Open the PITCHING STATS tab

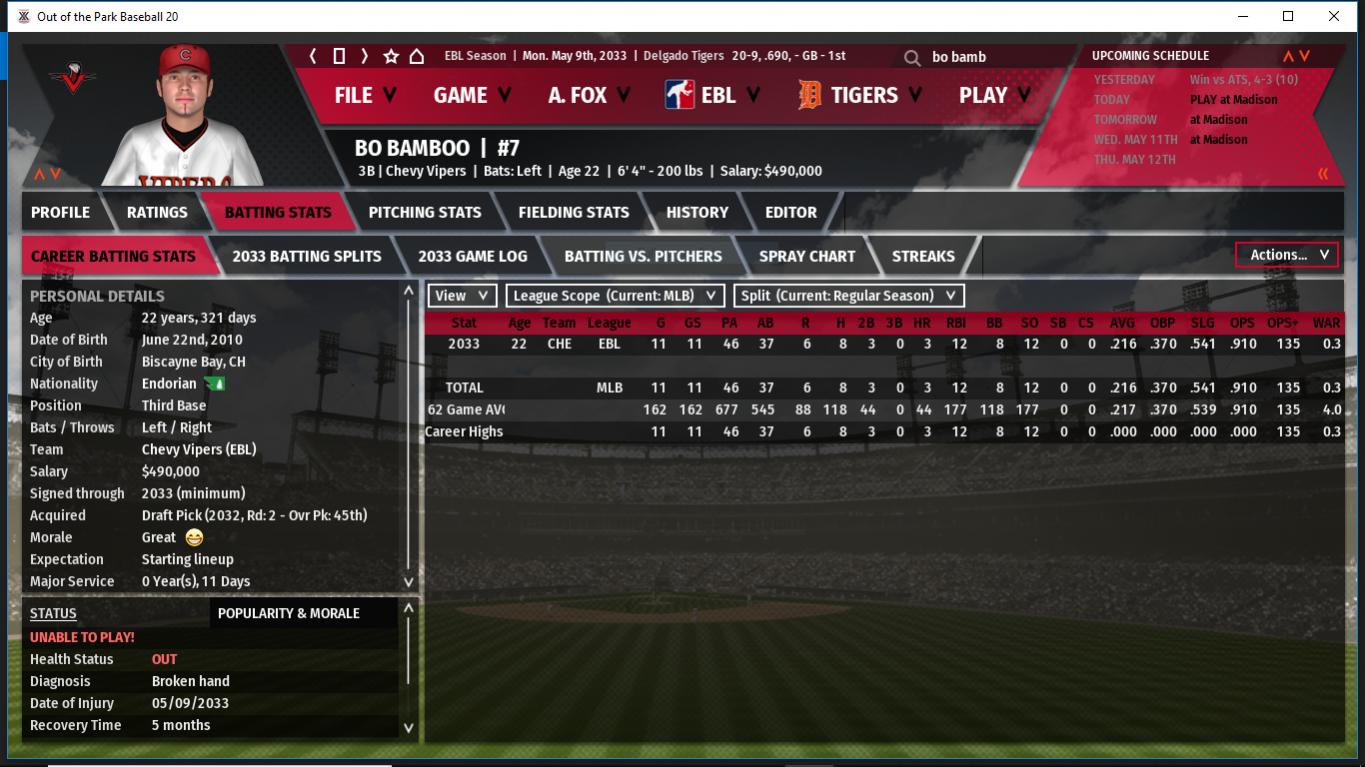424,212
